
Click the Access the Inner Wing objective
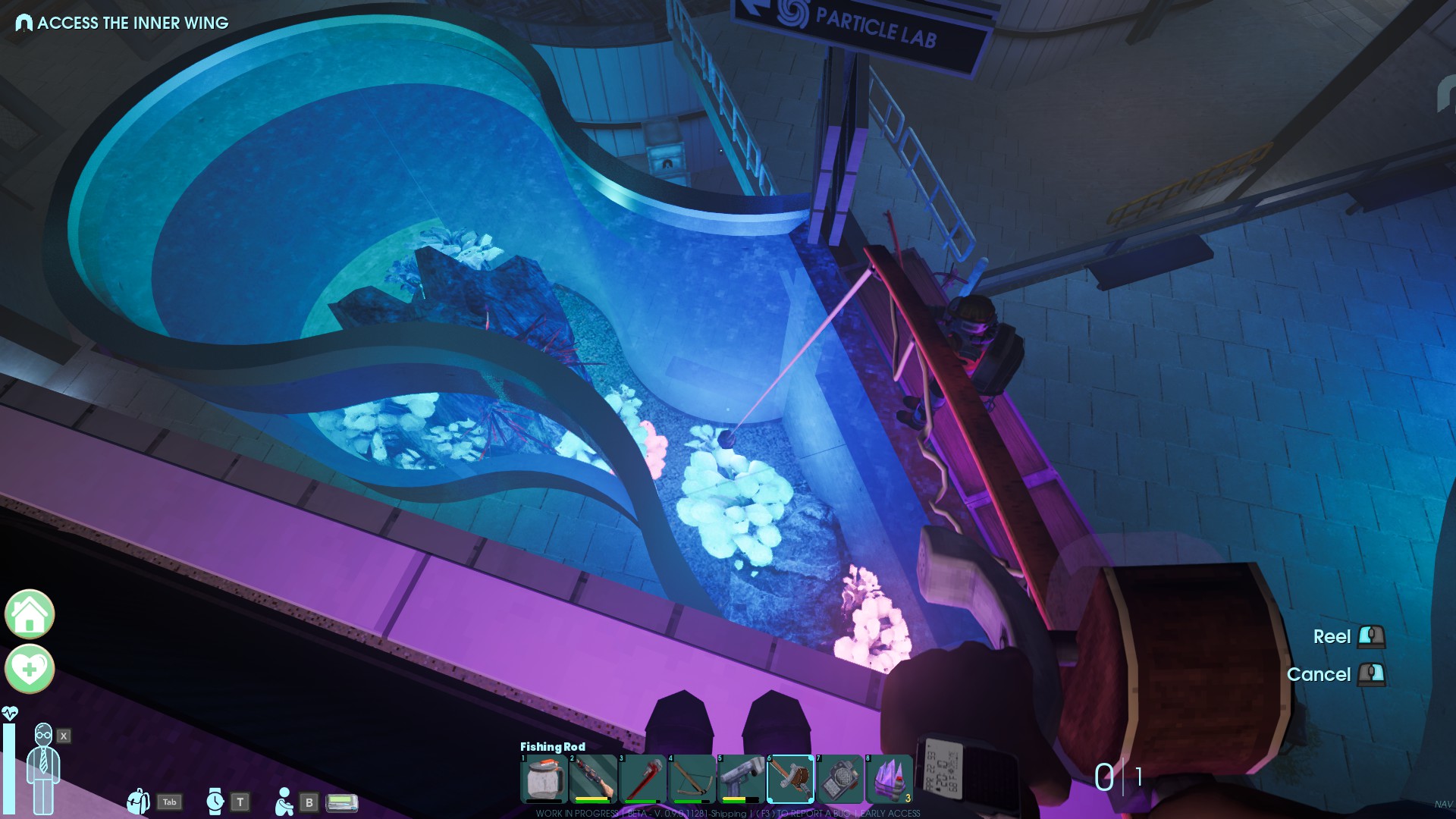[x=123, y=23]
